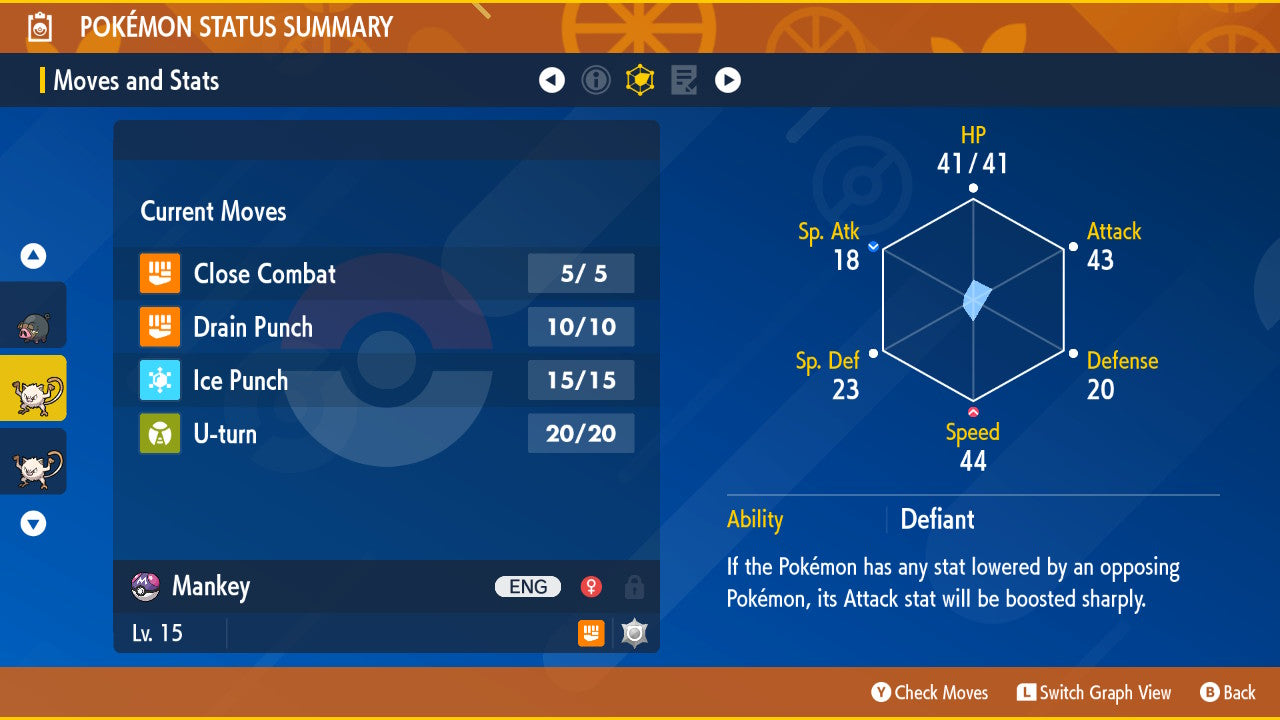Select the Ice Punch move
Viewport: 1280px width, 720px height.
(x=386, y=380)
